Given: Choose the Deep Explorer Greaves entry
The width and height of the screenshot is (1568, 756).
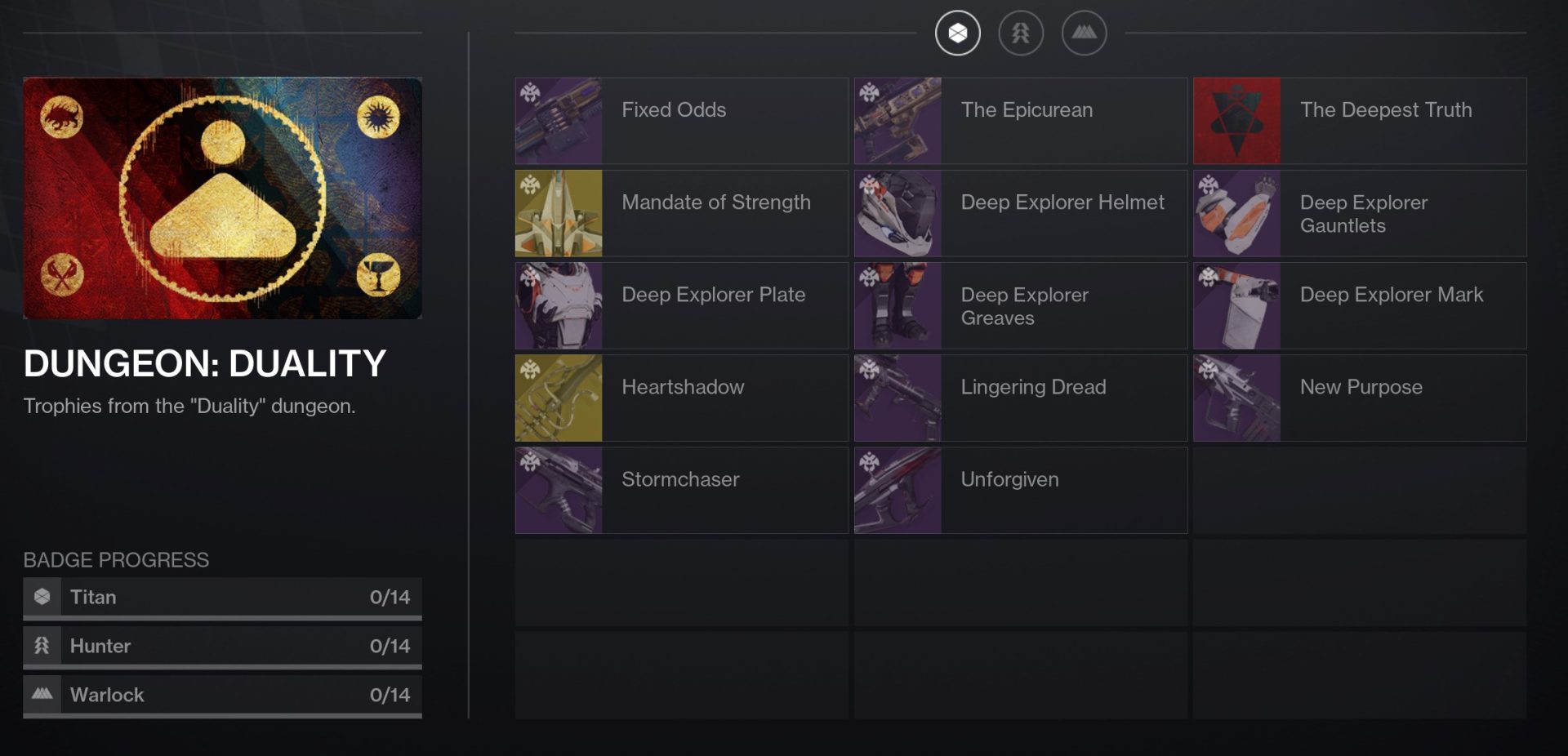Looking at the screenshot, I should coord(1020,305).
